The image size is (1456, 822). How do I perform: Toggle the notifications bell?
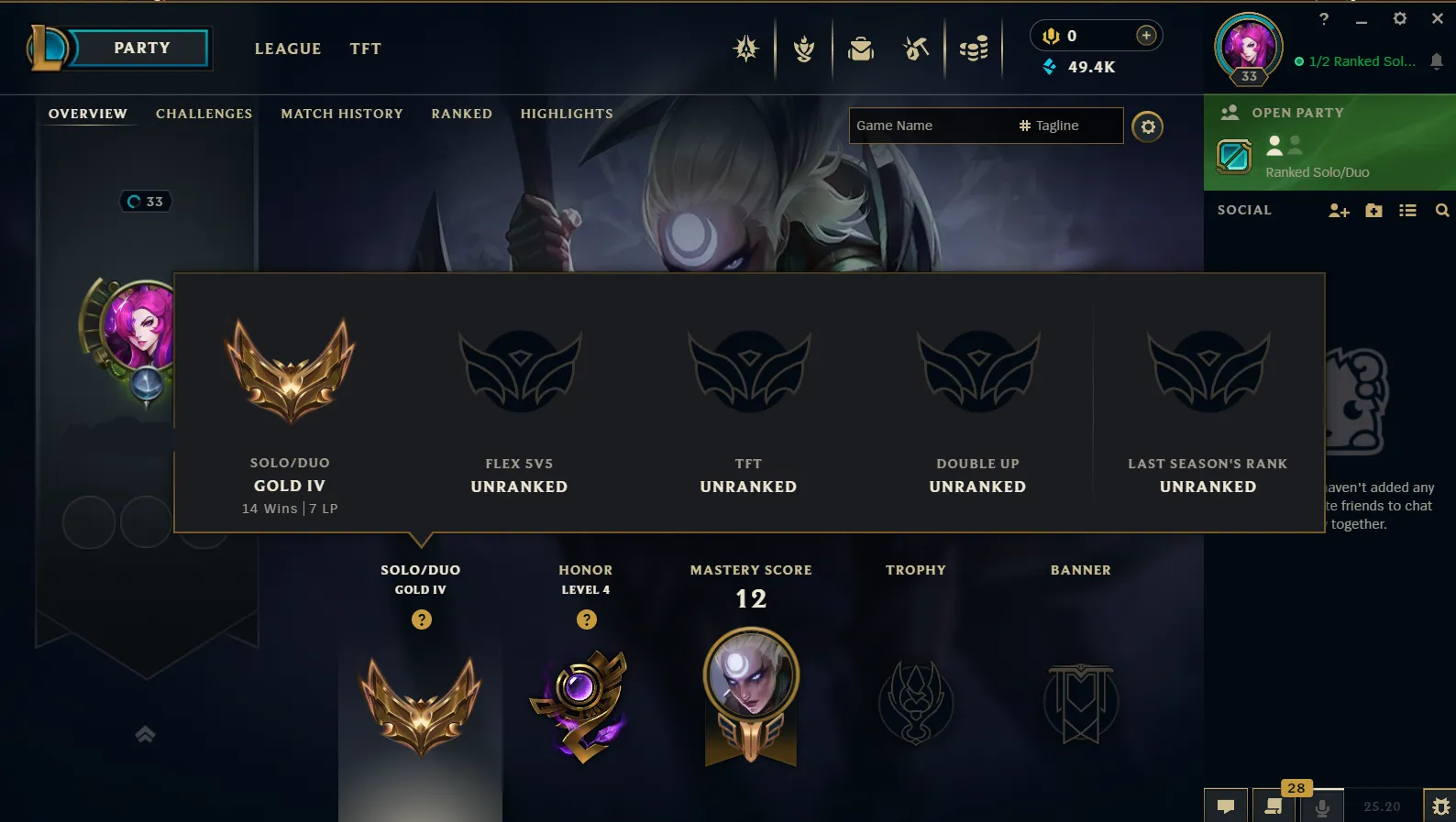[1435, 61]
